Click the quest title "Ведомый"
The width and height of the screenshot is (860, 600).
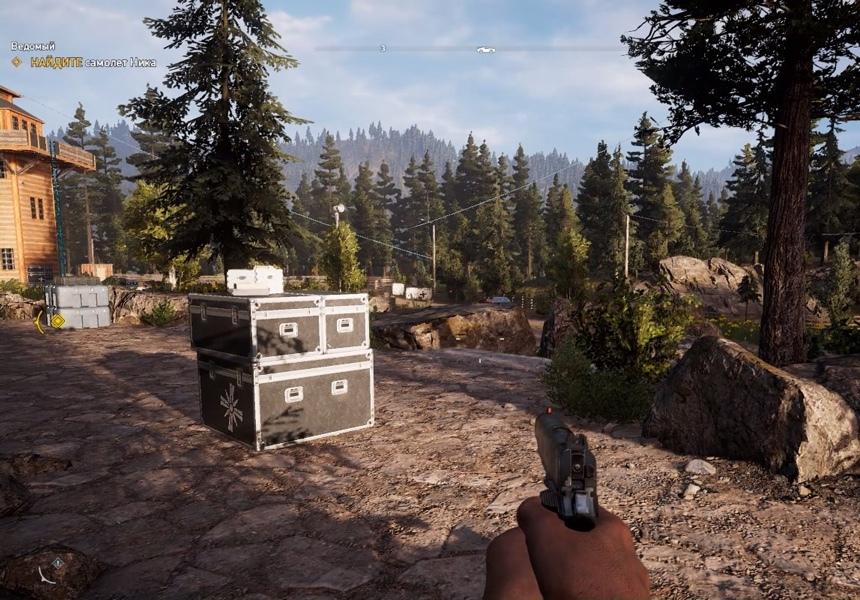[x=33, y=46]
